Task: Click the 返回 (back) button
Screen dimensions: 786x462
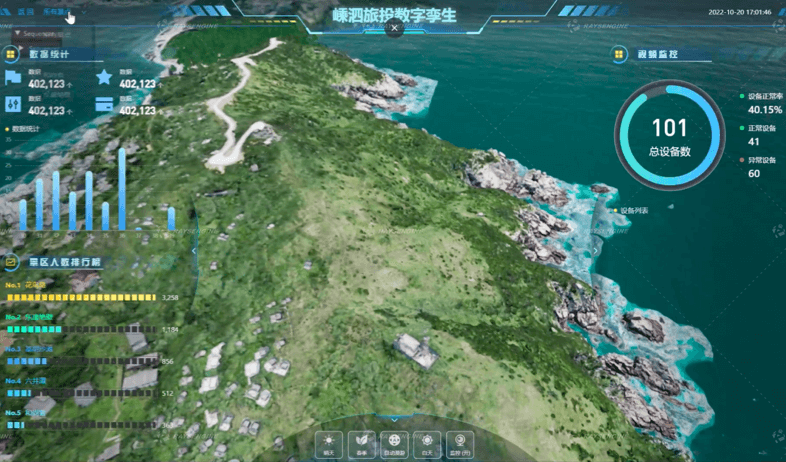Action: tap(25, 12)
